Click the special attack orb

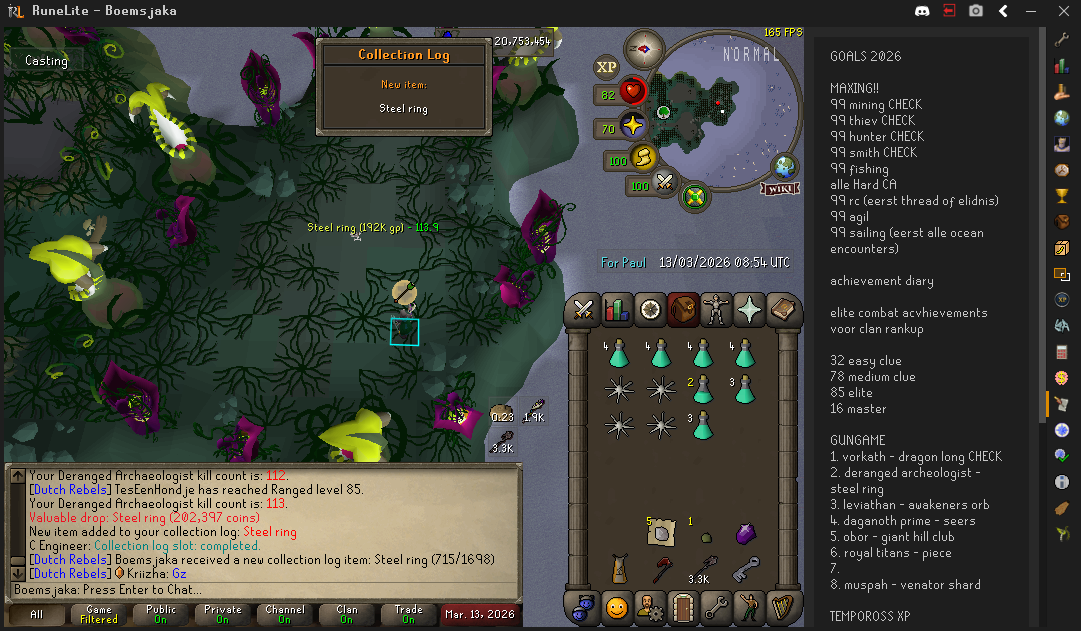click(663, 183)
